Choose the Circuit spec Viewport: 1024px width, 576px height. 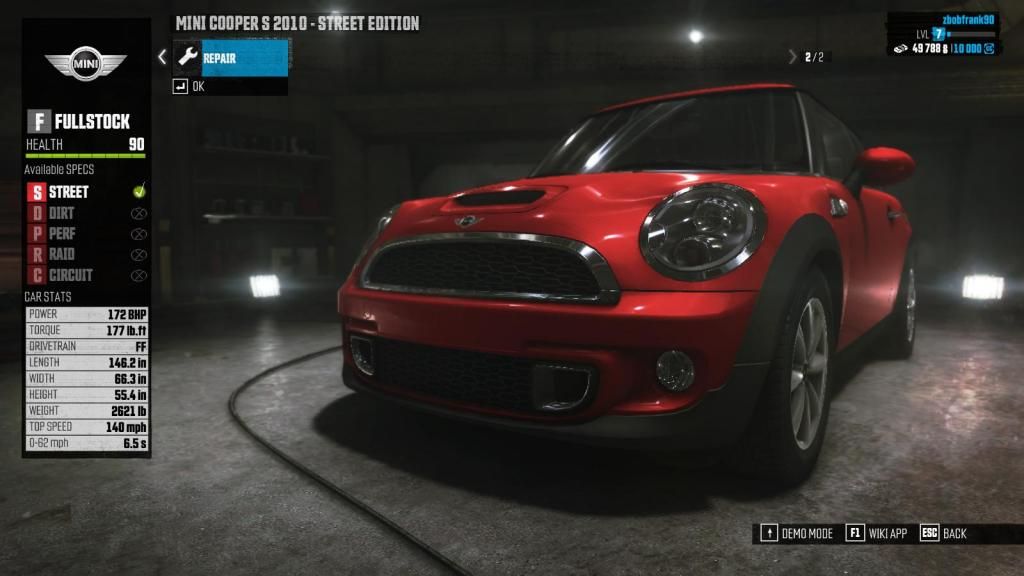point(70,275)
